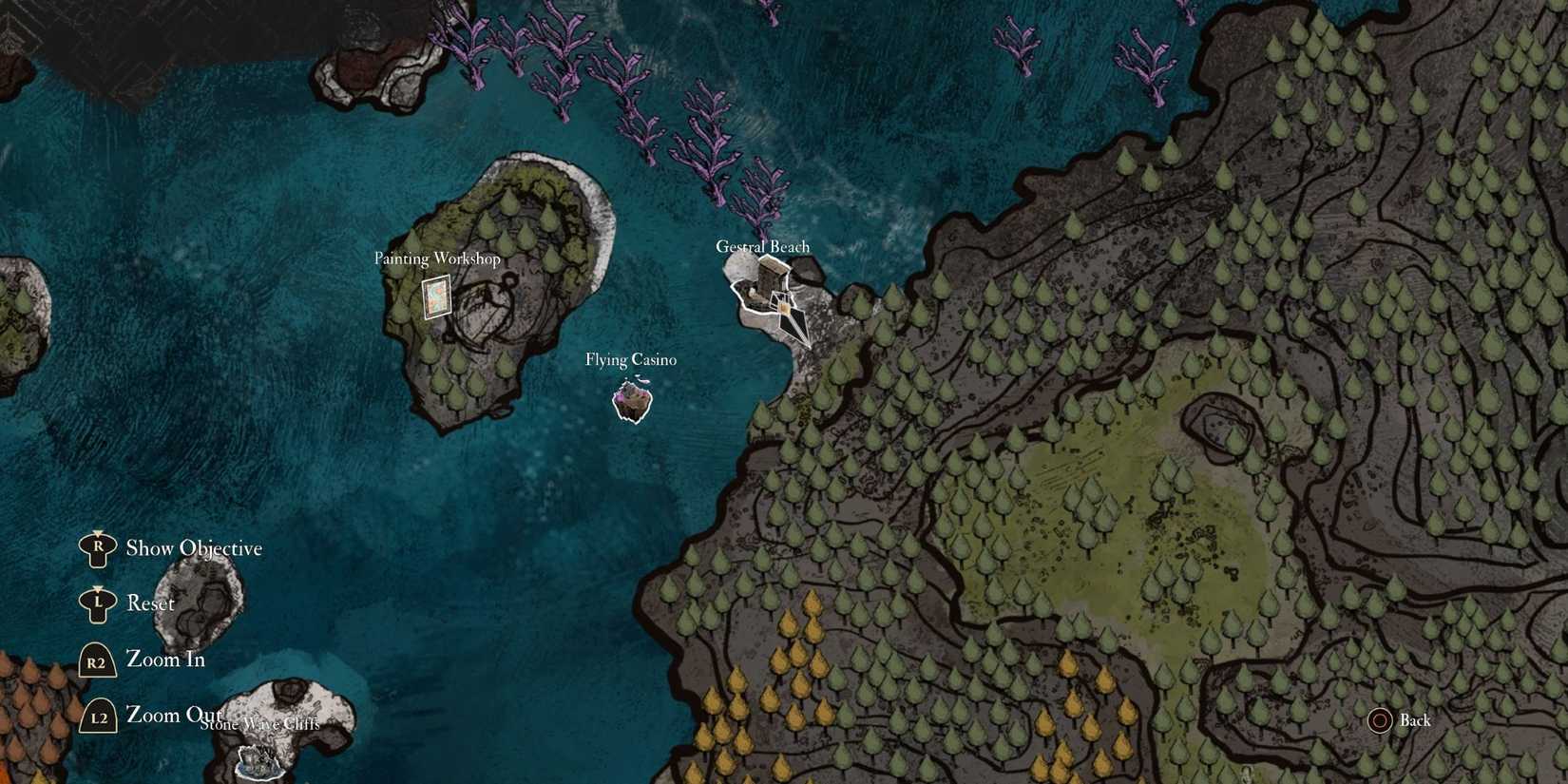The height and width of the screenshot is (784, 1568).
Task: Select the Gestral Beach label text
Action: [x=763, y=246]
